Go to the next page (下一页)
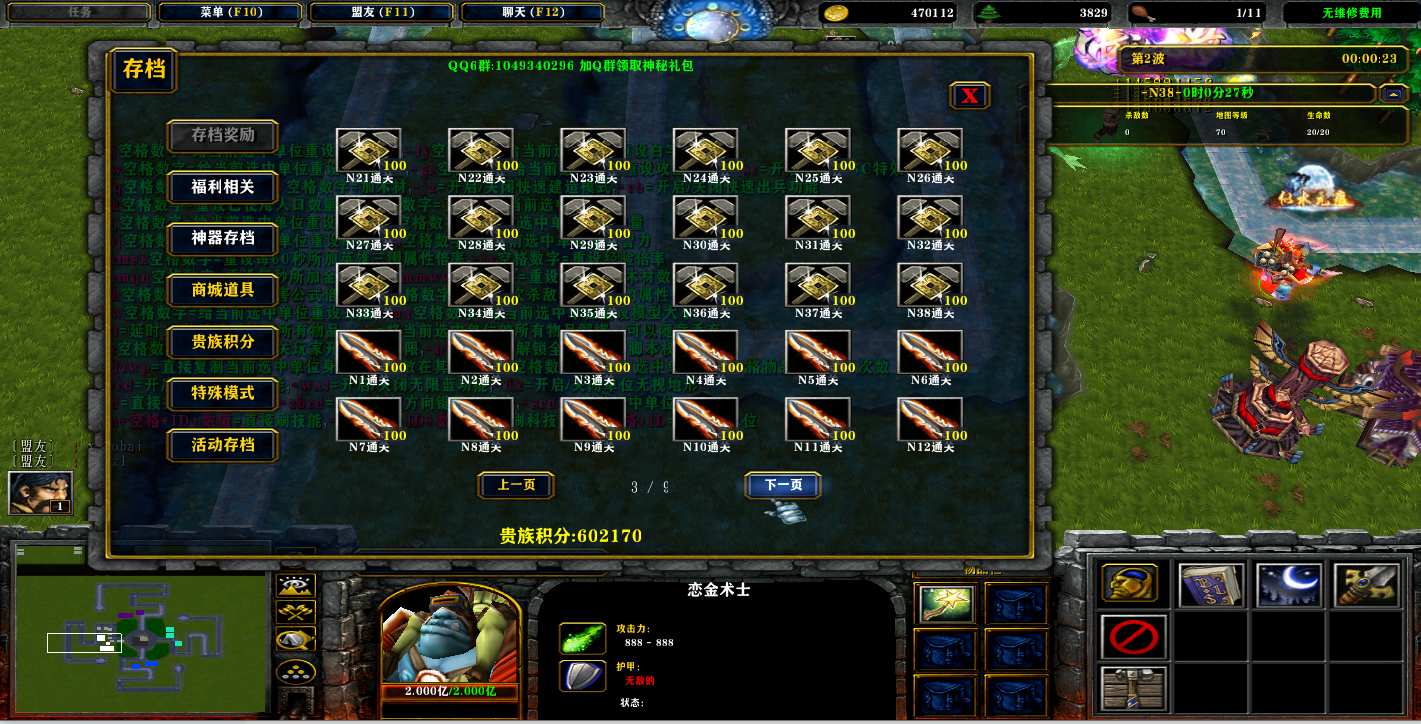 tap(783, 485)
